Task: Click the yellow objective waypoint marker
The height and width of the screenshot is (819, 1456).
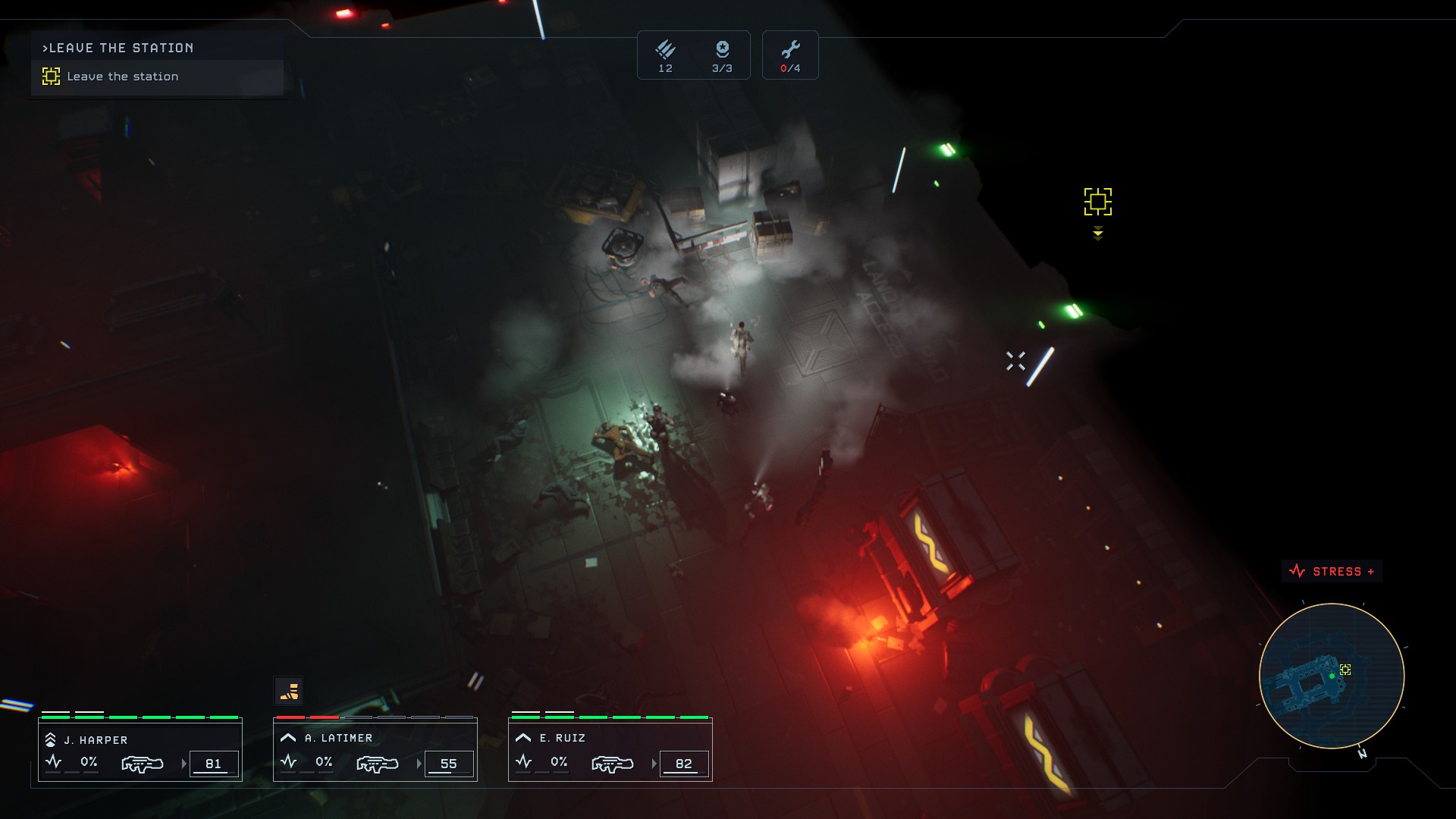Action: pos(1097,202)
